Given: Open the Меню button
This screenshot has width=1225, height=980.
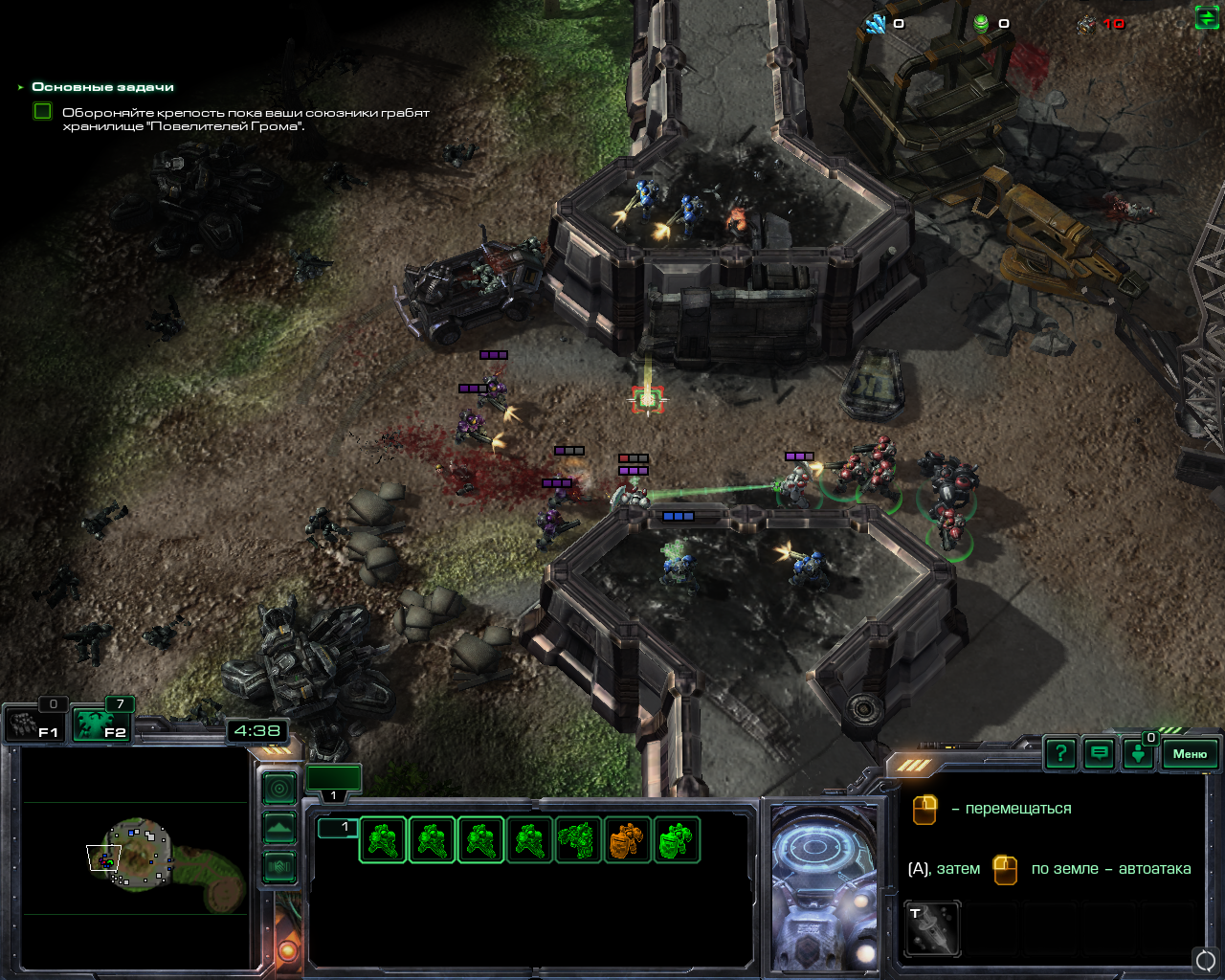Looking at the screenshot, I should click(x=1190, y=754).
